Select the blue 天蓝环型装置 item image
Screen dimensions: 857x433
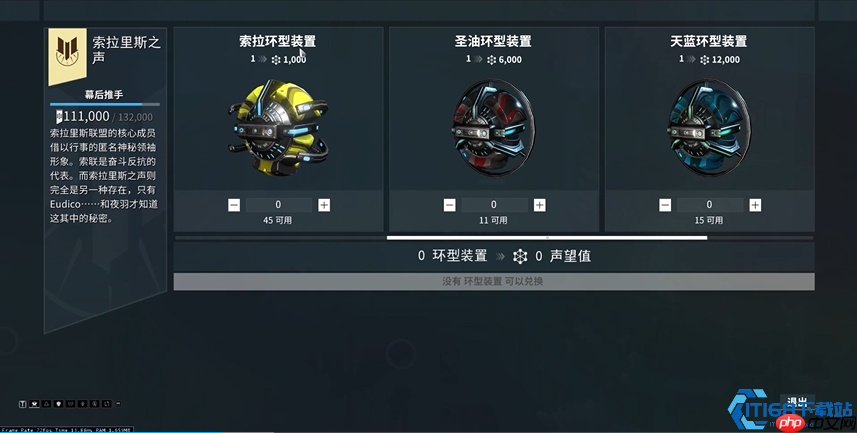point(709,128)
